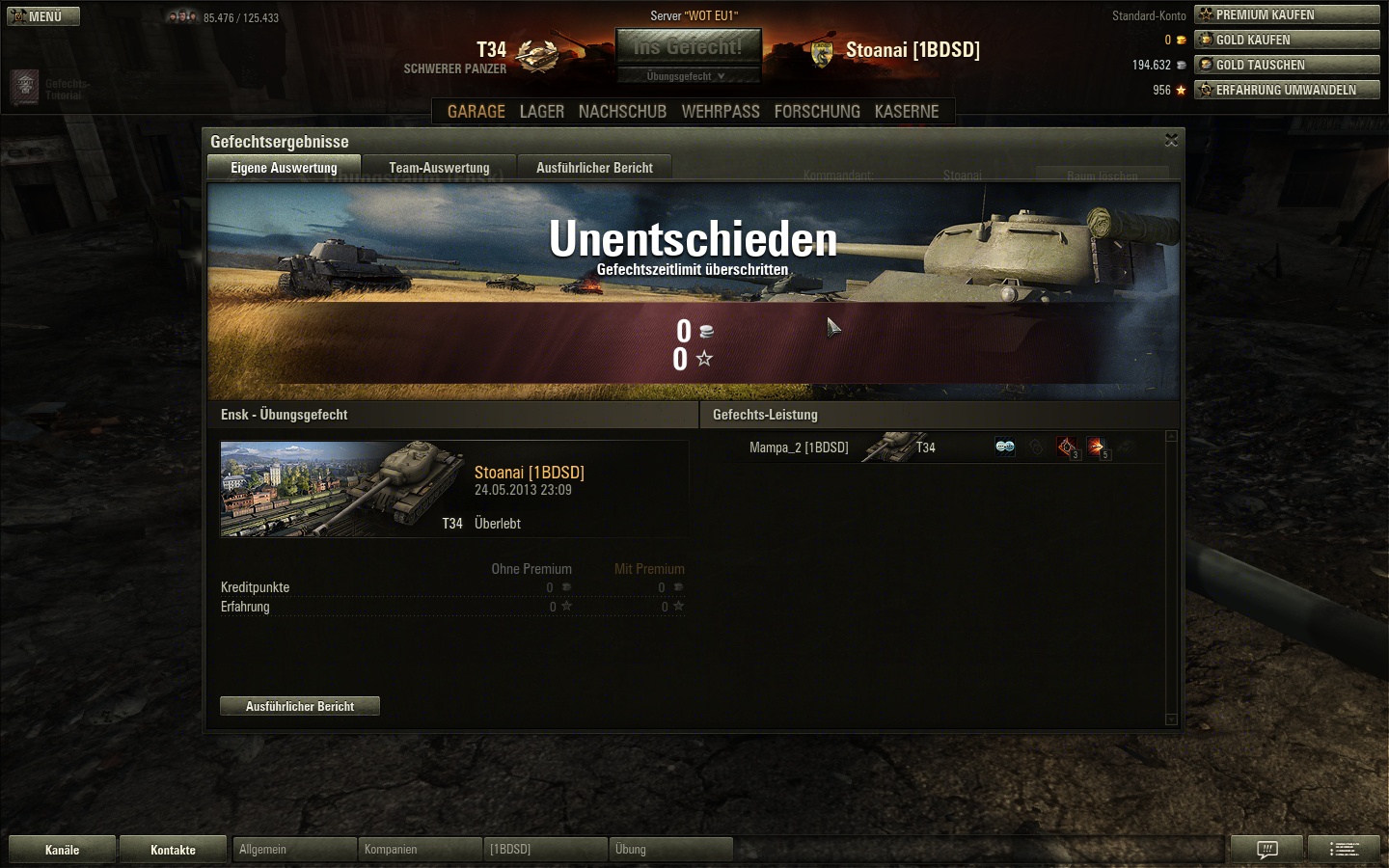
Task: Select the Allgemein chat channel
Action: coord(294,850)
